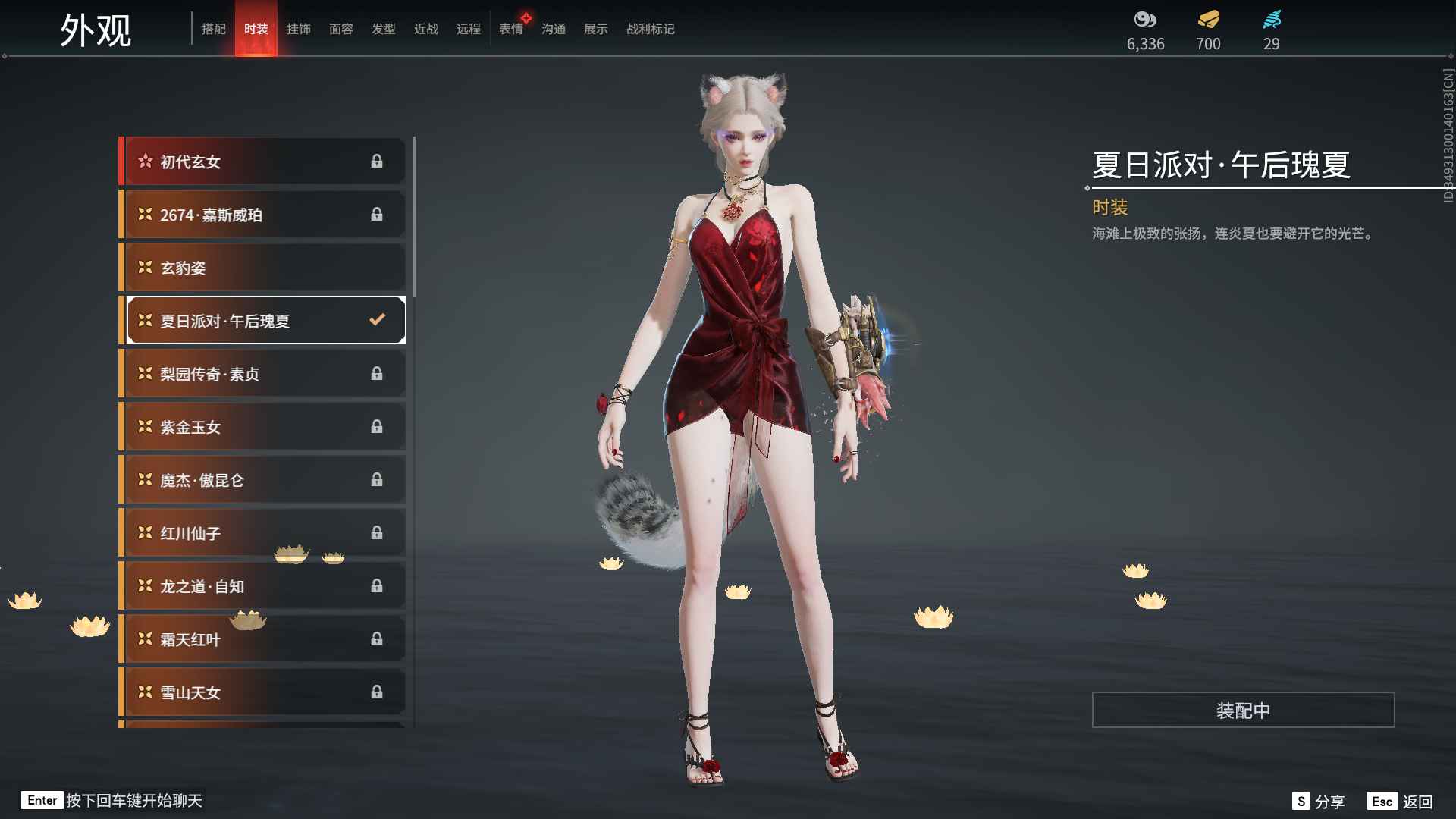Click the lock toggle on 雪山天女
This screenshot has width=1456, height=819.
coord(377,692)
